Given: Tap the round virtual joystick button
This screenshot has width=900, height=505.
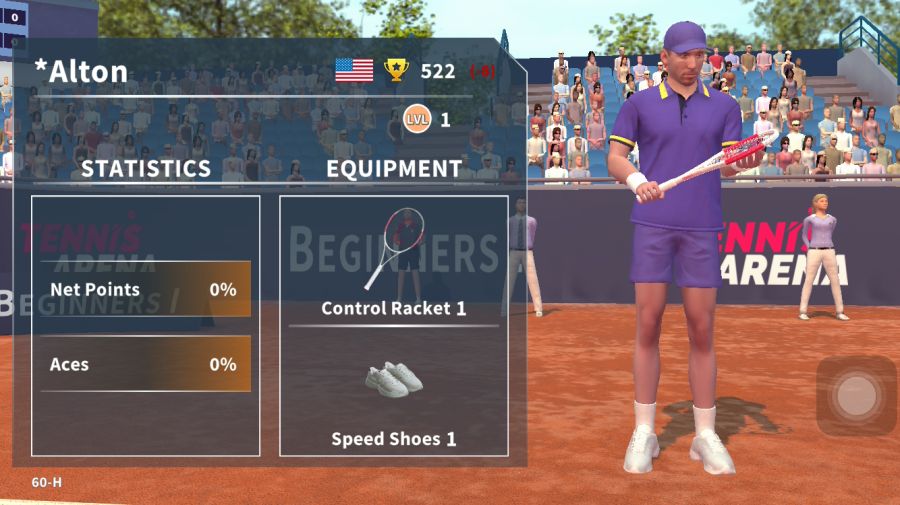Looking at the screenshot, I should (856, 396).
